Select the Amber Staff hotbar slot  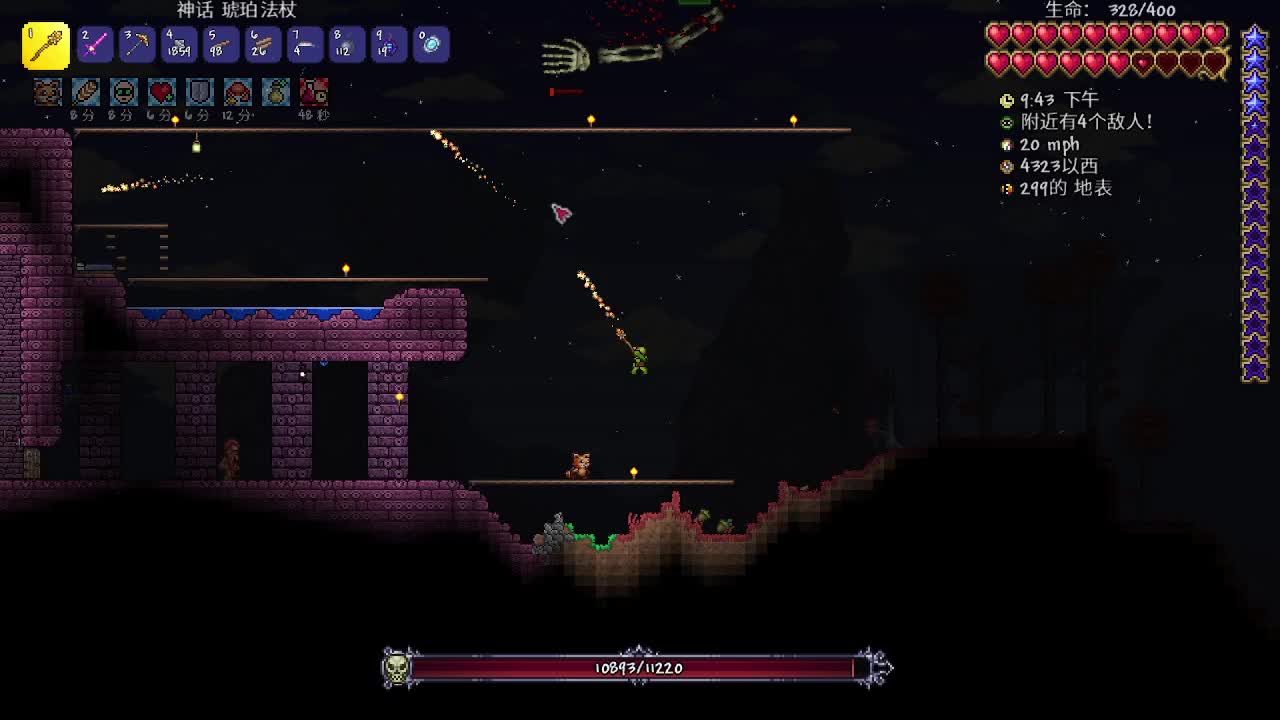point(46,46)
